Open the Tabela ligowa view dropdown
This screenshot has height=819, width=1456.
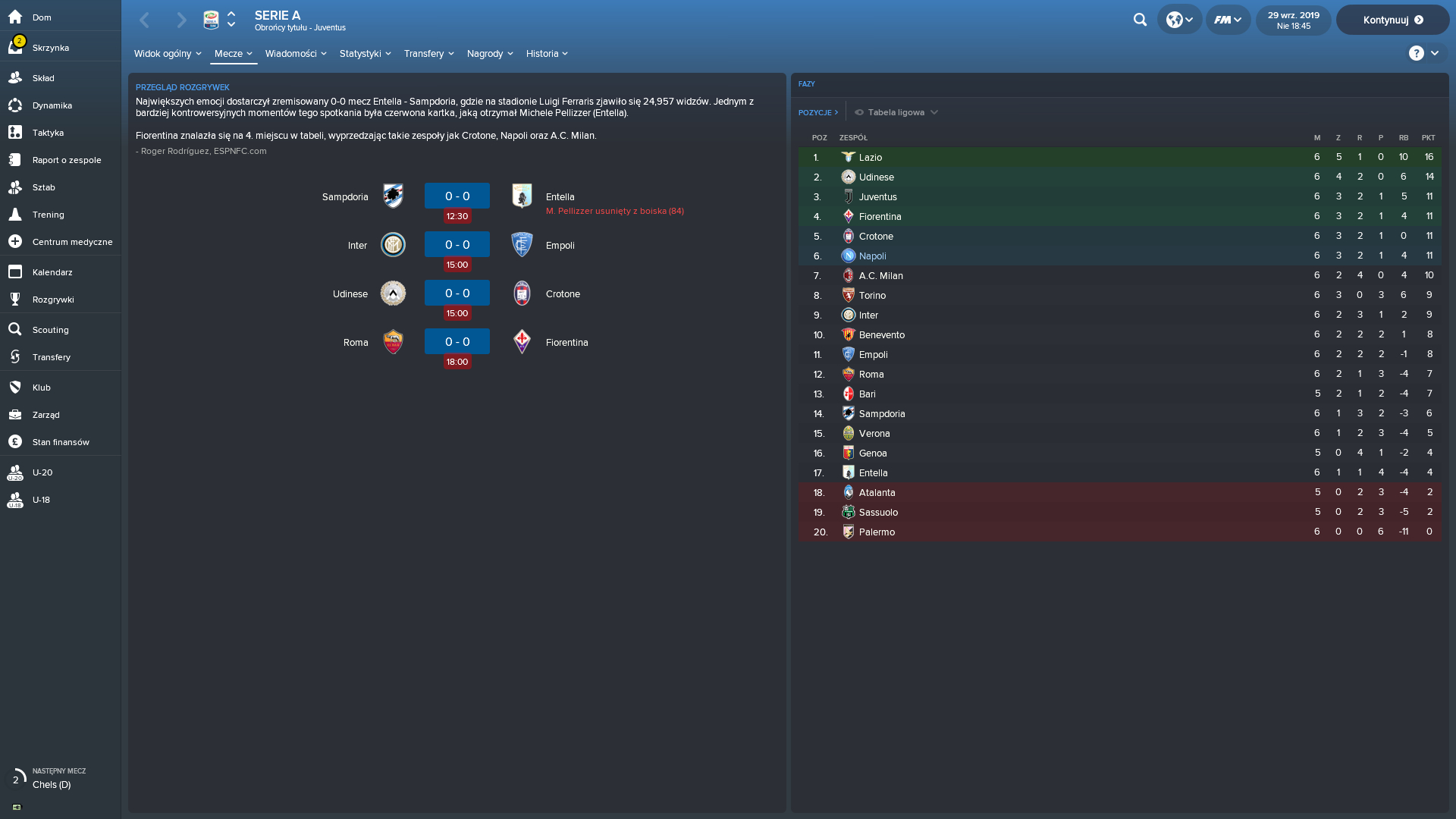[896, 112]
